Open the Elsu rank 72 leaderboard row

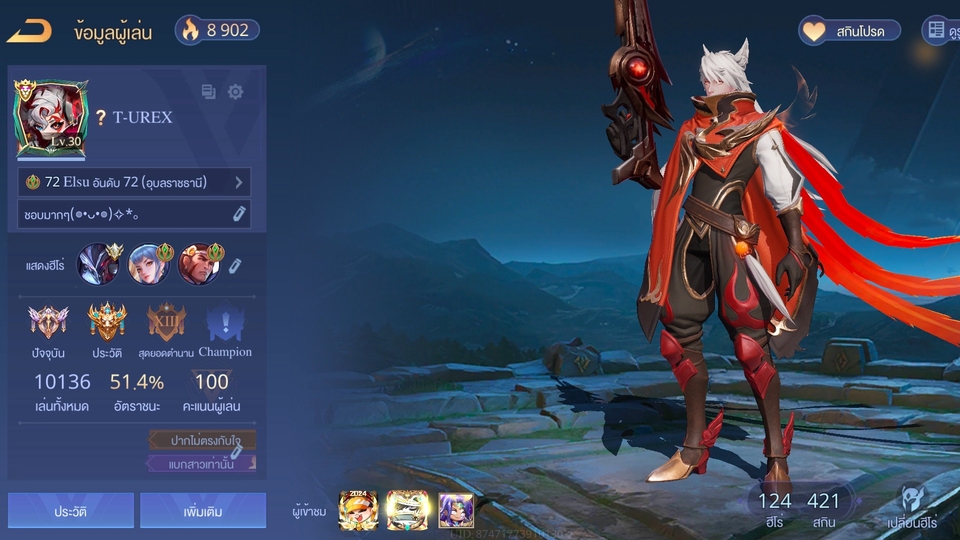[x=134, y=182]
